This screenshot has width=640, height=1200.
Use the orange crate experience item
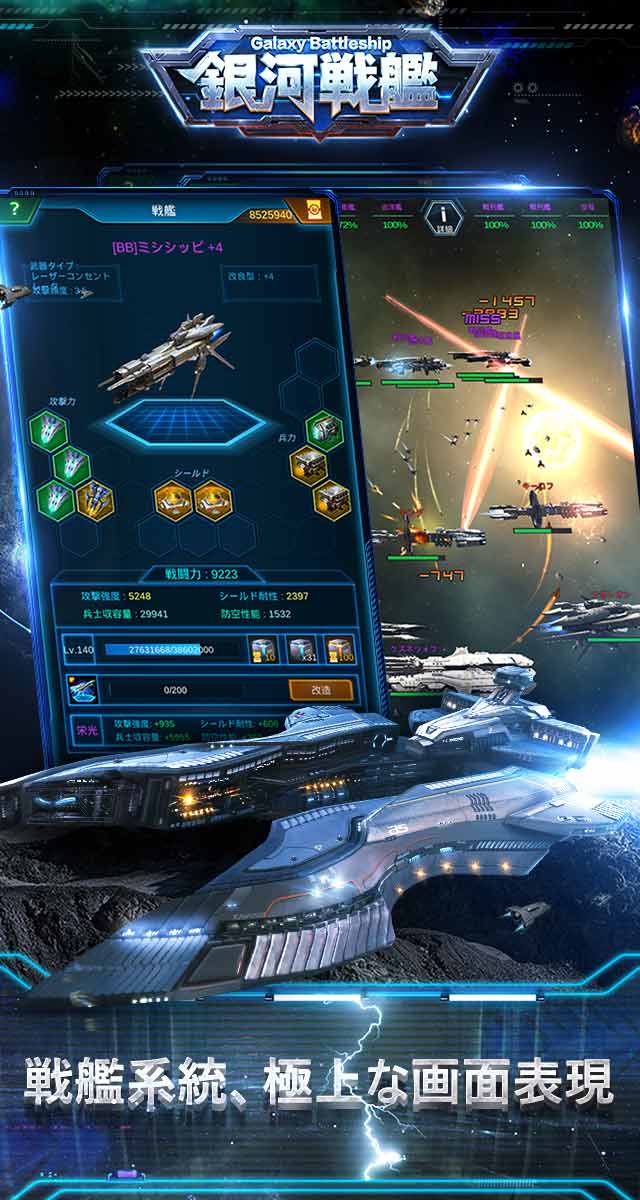(338, 649)
